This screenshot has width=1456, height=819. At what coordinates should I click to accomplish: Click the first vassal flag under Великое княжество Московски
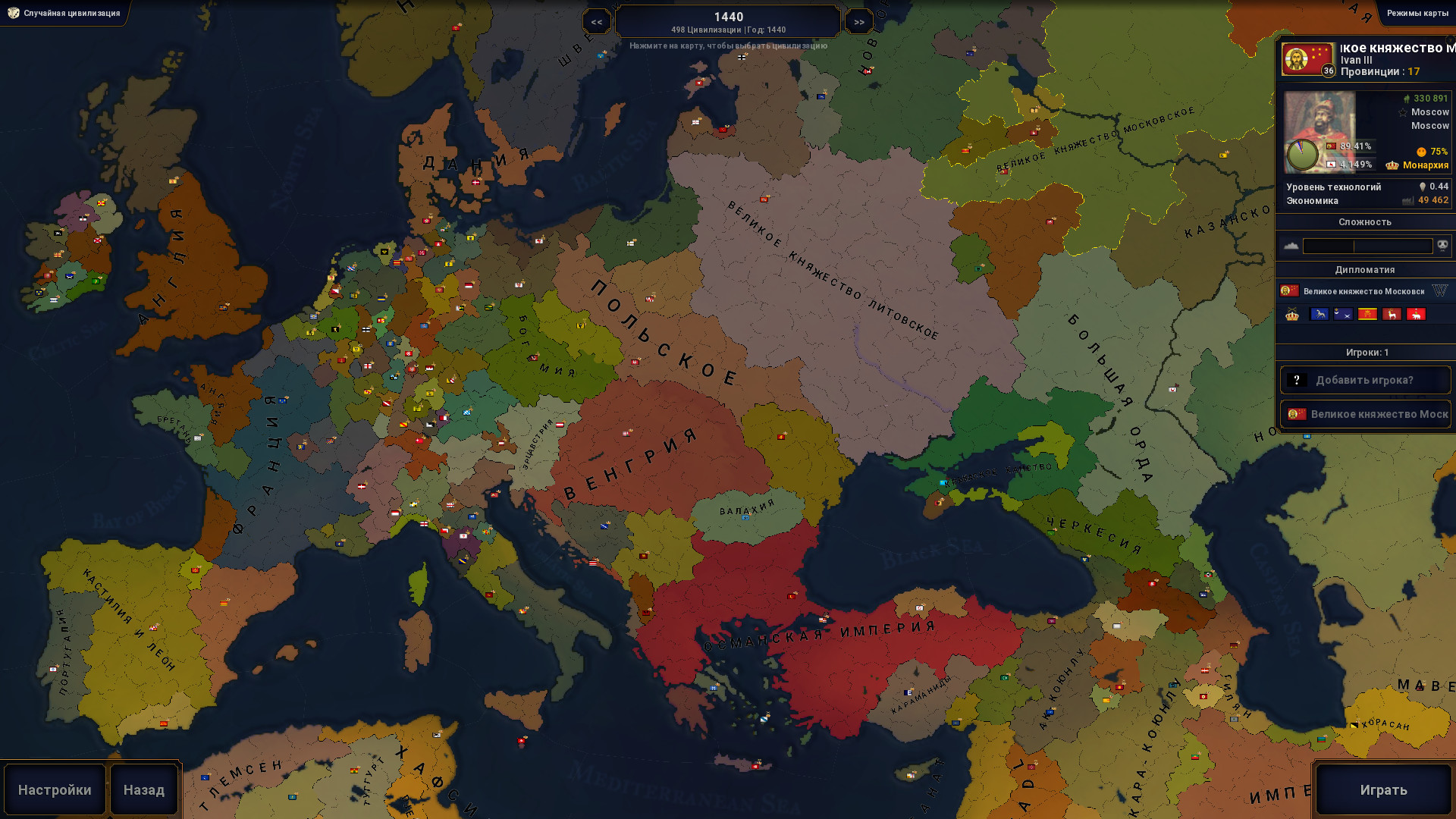tap(1319, 315)
